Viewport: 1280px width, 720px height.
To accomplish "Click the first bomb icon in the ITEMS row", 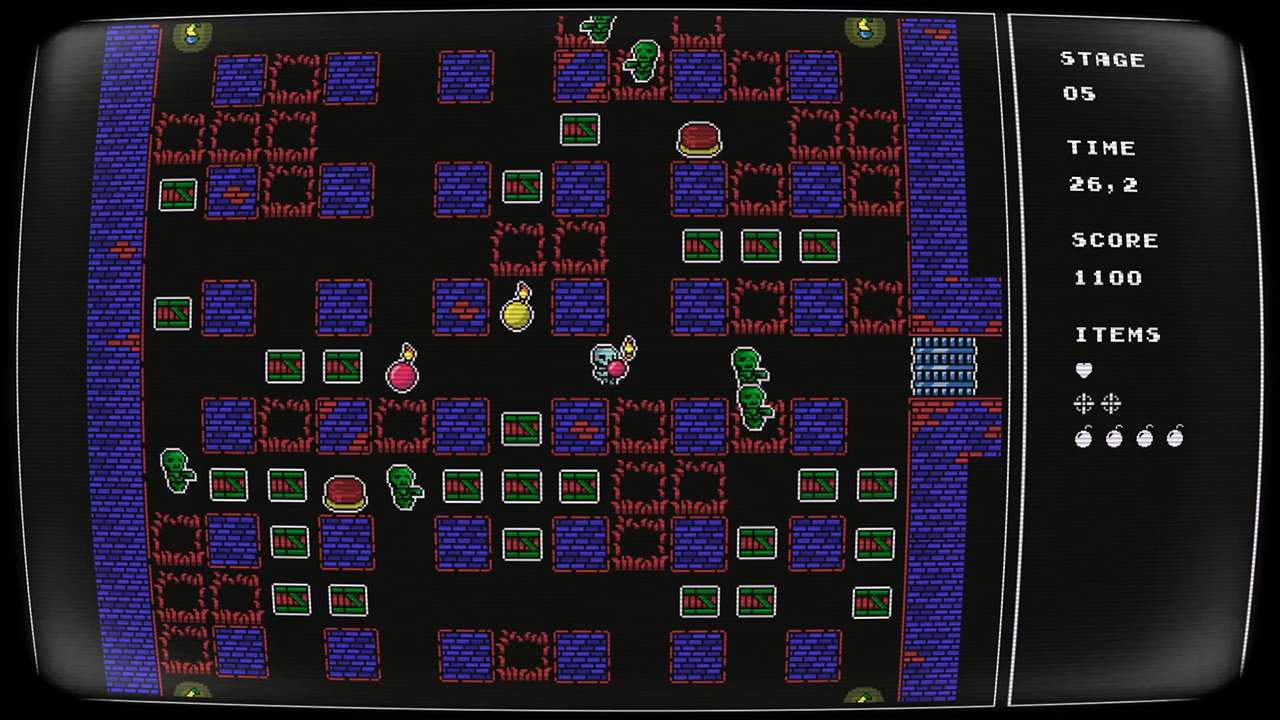I will pos(1084,437).
